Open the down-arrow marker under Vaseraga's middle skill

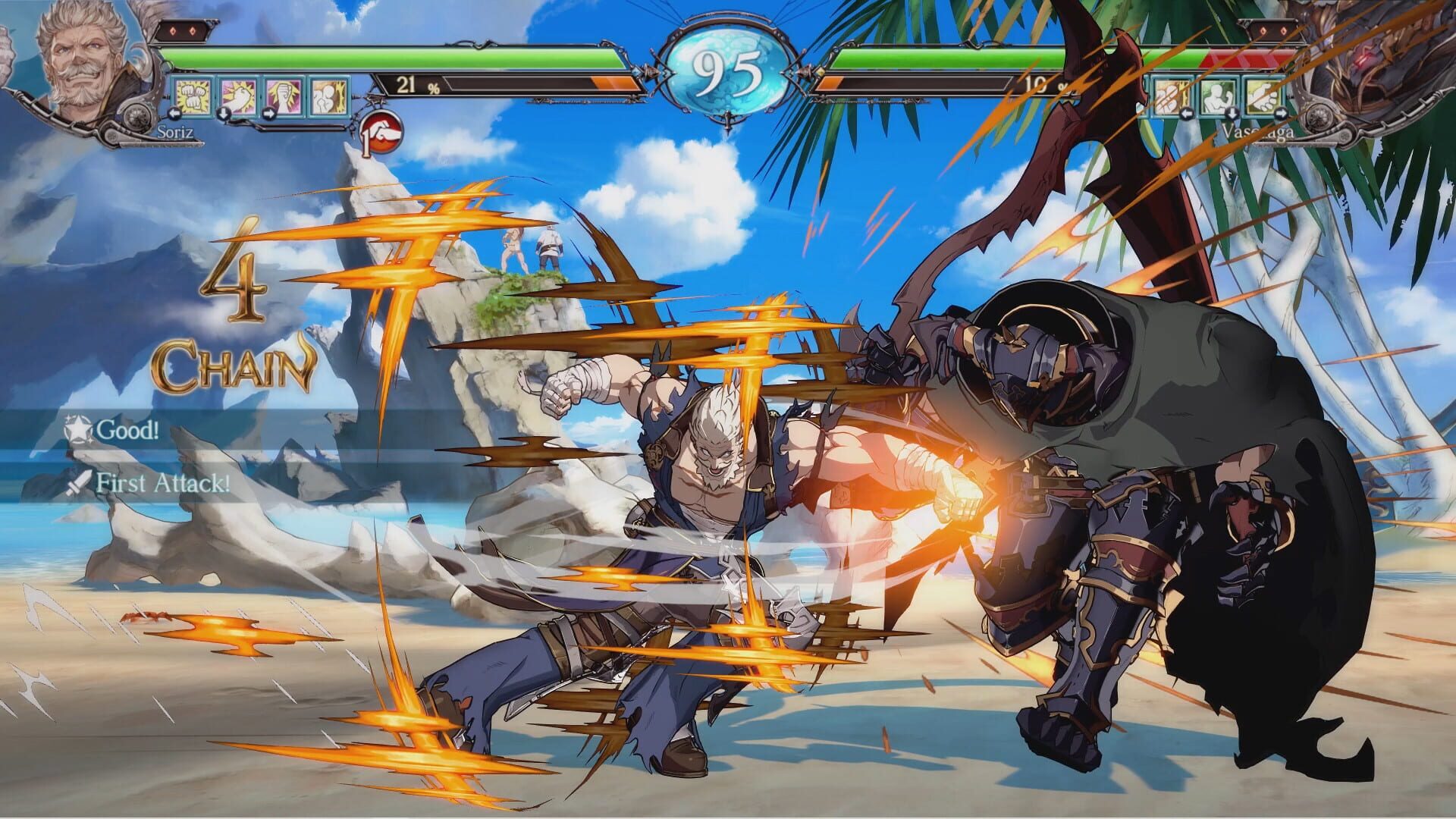coord(1232,114)
